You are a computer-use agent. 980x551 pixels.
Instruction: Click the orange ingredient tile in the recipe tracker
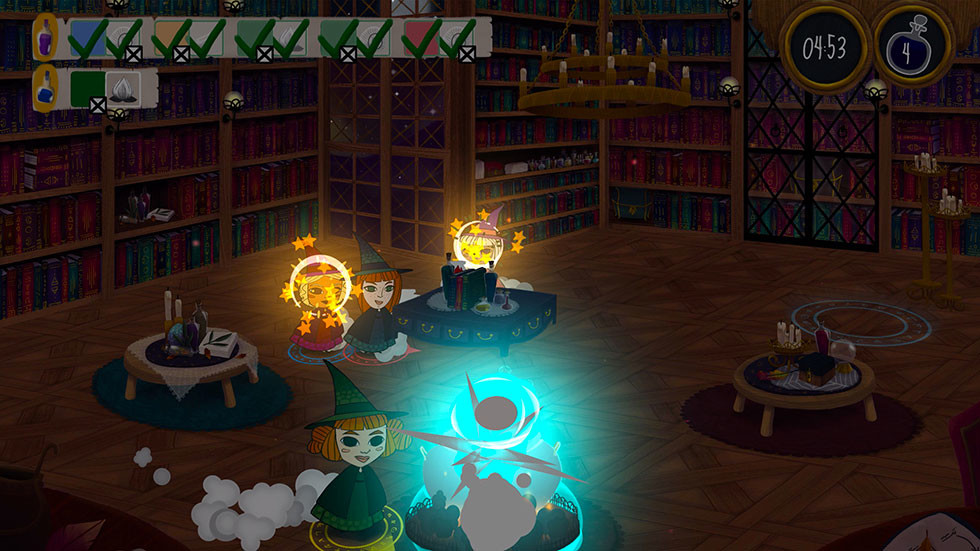[171, 38]
